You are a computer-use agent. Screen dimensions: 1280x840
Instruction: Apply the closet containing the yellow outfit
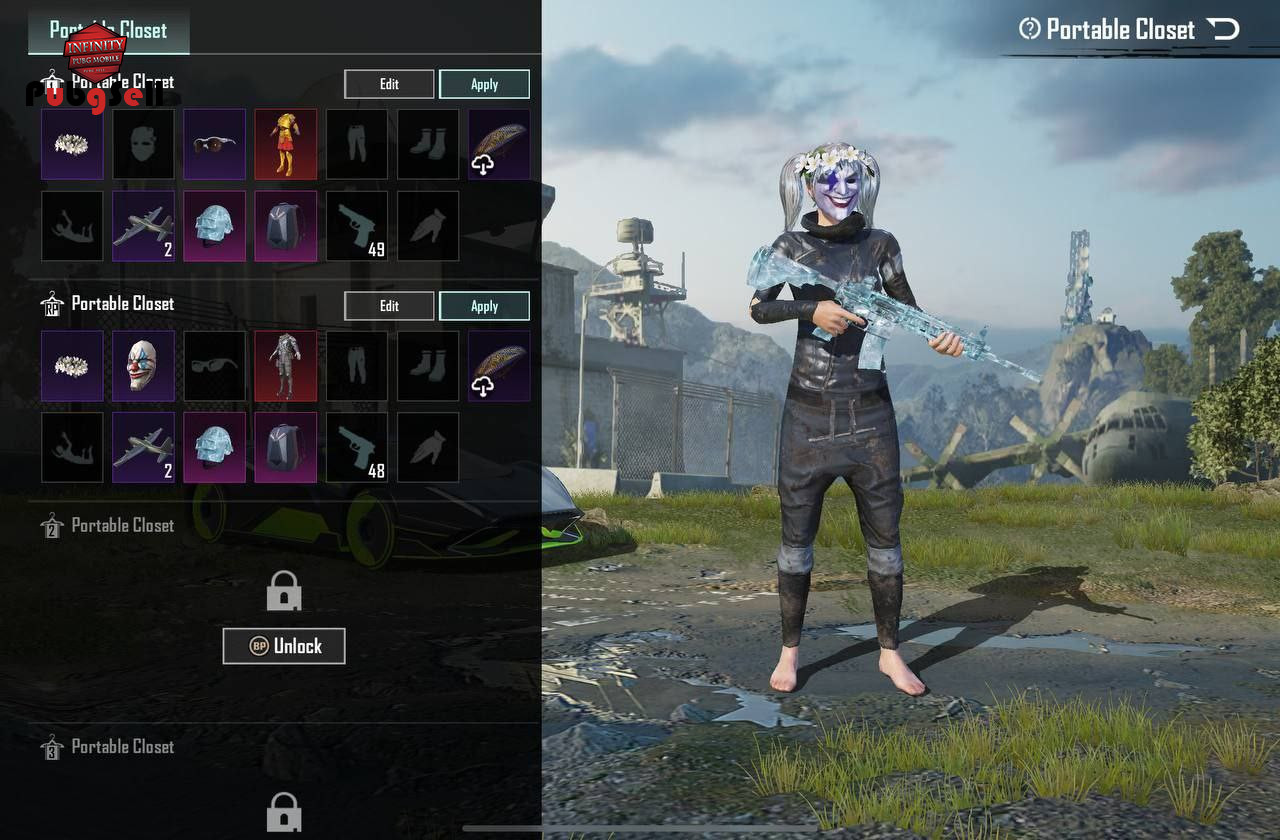click(484, 84)
